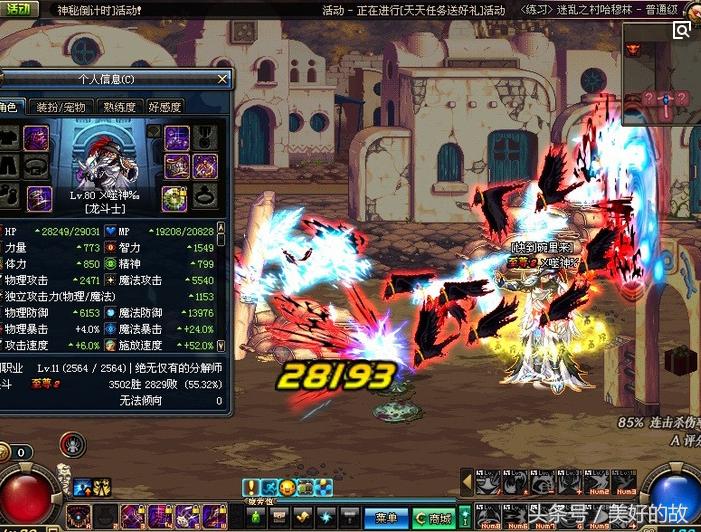Image resolution: width=701 pixels, height=532 pixels.
Task: Click the spider buff icon above HP orb
Action: [72, 444]
